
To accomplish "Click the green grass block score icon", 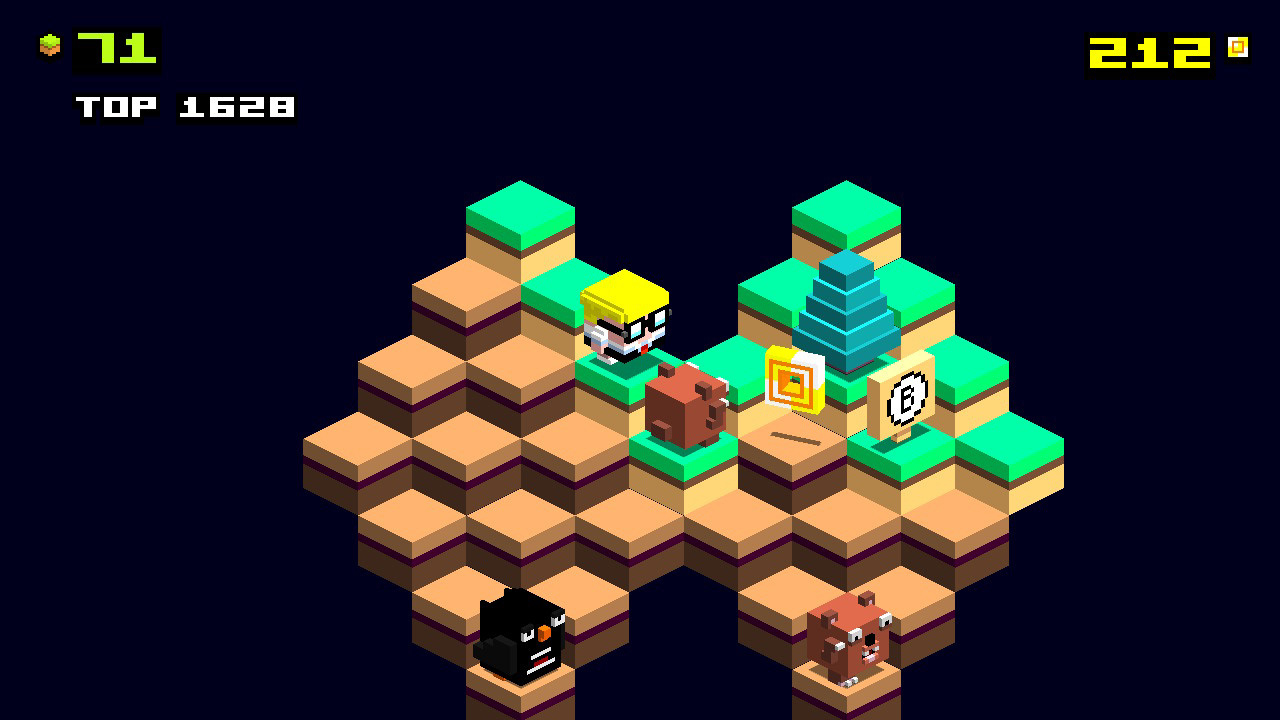I will pyautogui.click(x=48, y=45).
